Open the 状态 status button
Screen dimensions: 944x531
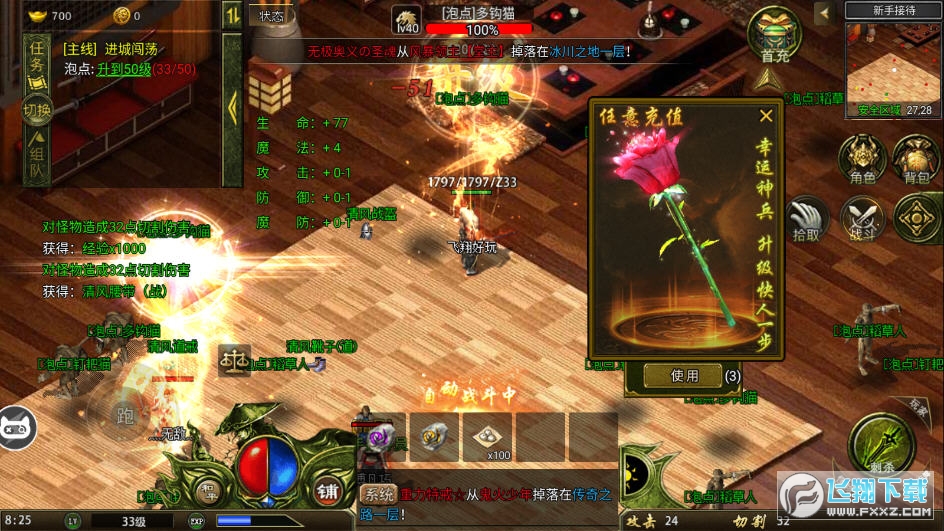pyautogui.click(x=272, y=15)
